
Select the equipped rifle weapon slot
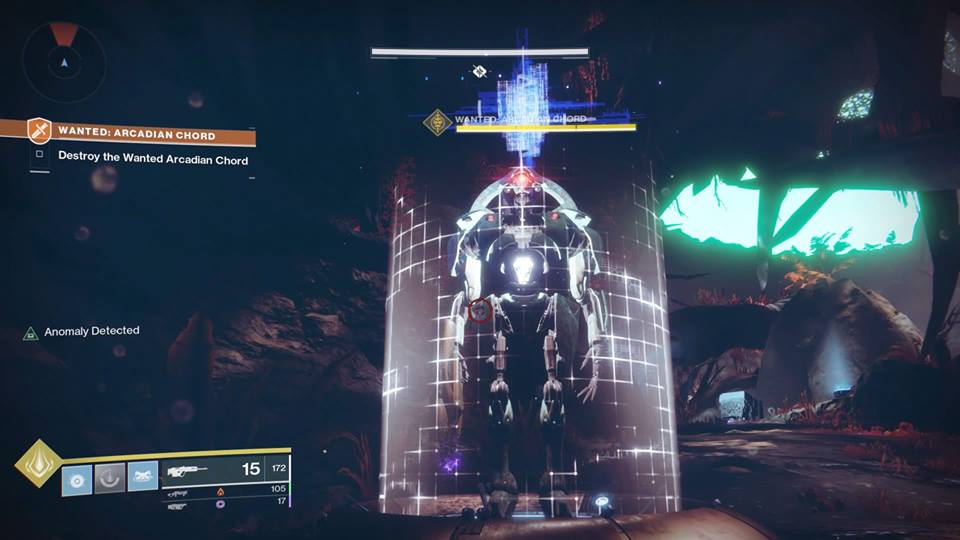coord(225,469)
